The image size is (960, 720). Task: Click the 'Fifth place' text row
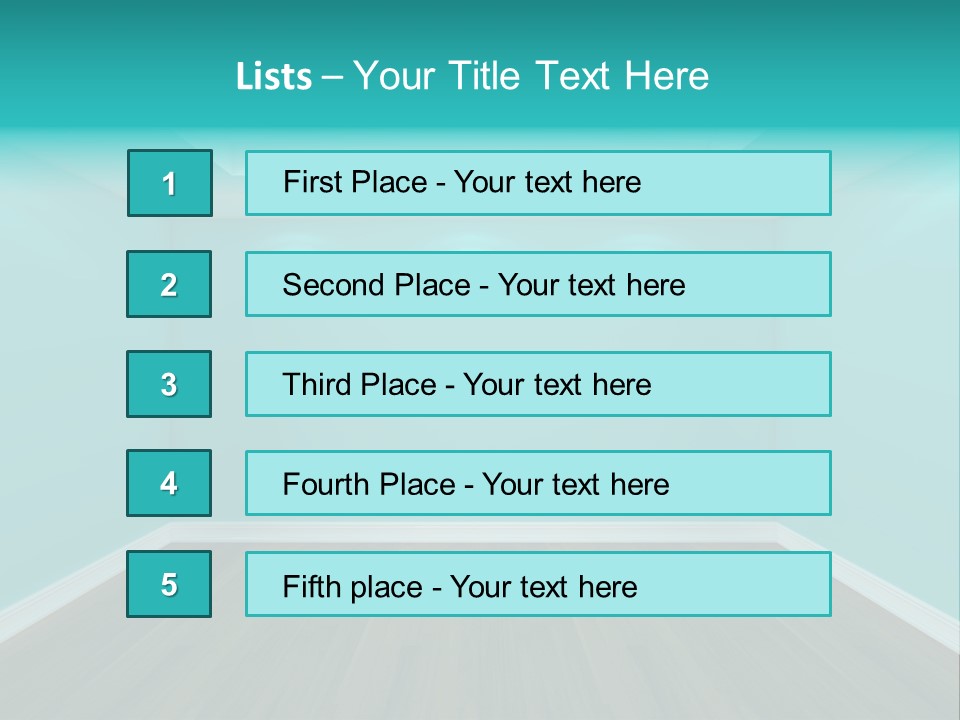538,584
